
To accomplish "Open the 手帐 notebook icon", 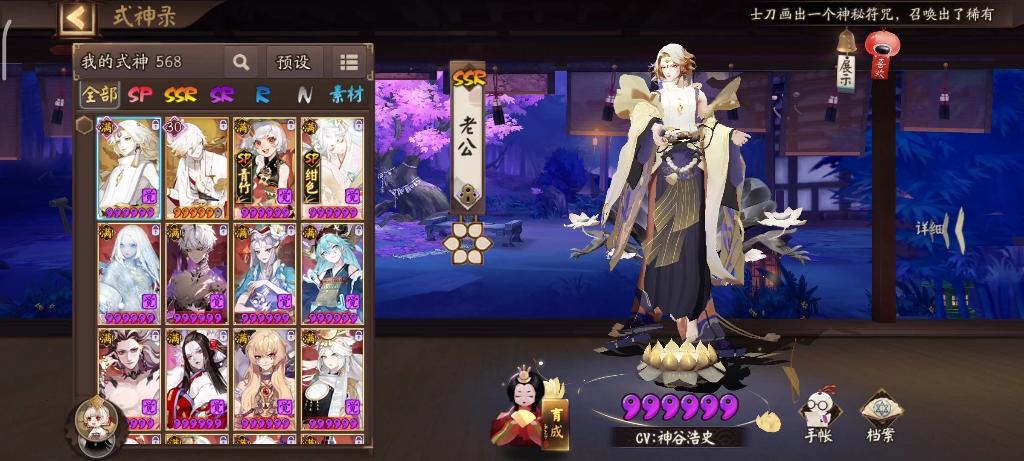I will coord(817,416).
